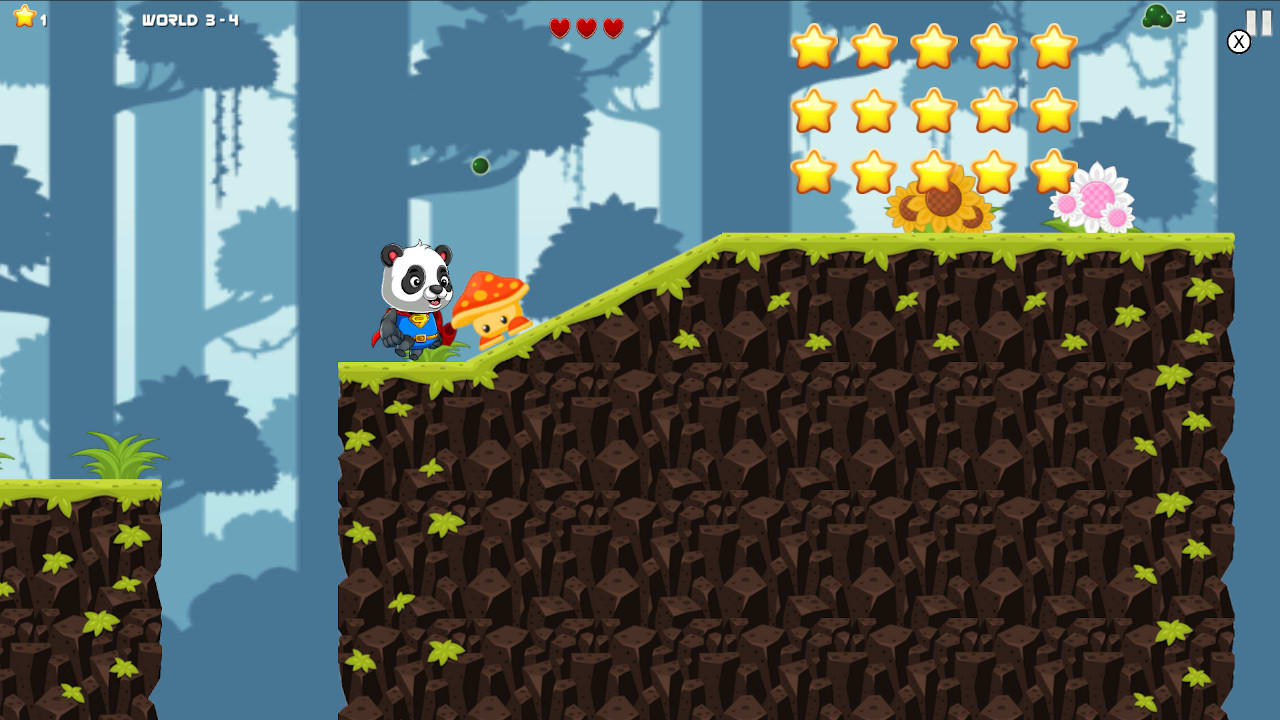Click the middle heart icon
This screenshot has height=720, width=1280.
(x=585, y=29)
